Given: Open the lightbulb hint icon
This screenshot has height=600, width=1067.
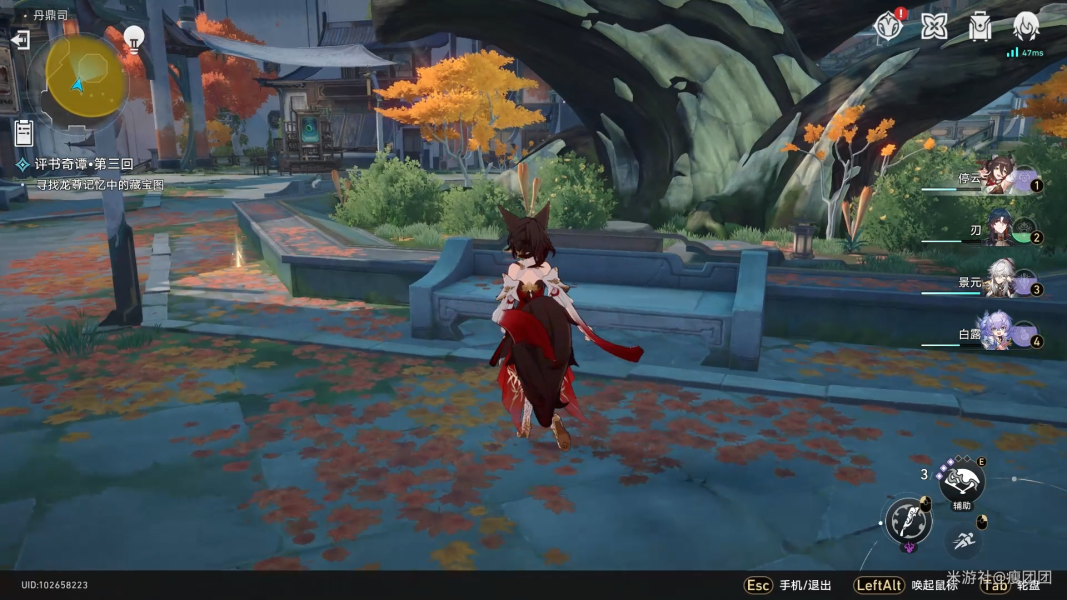Looking at the screenshot, I should pos(133,39).
